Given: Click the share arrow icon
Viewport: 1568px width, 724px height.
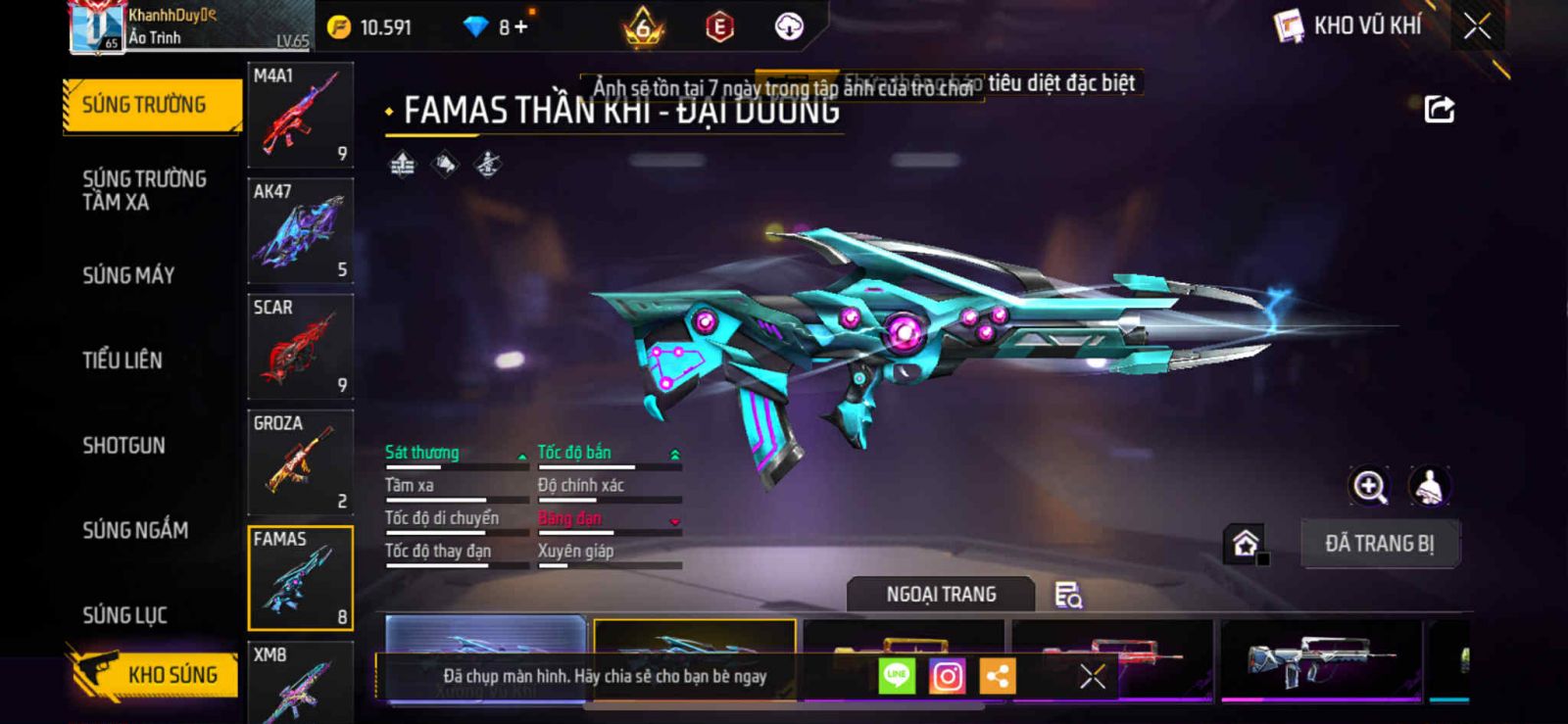Looking at the screenshot, I should click(x=1439, y=109).
